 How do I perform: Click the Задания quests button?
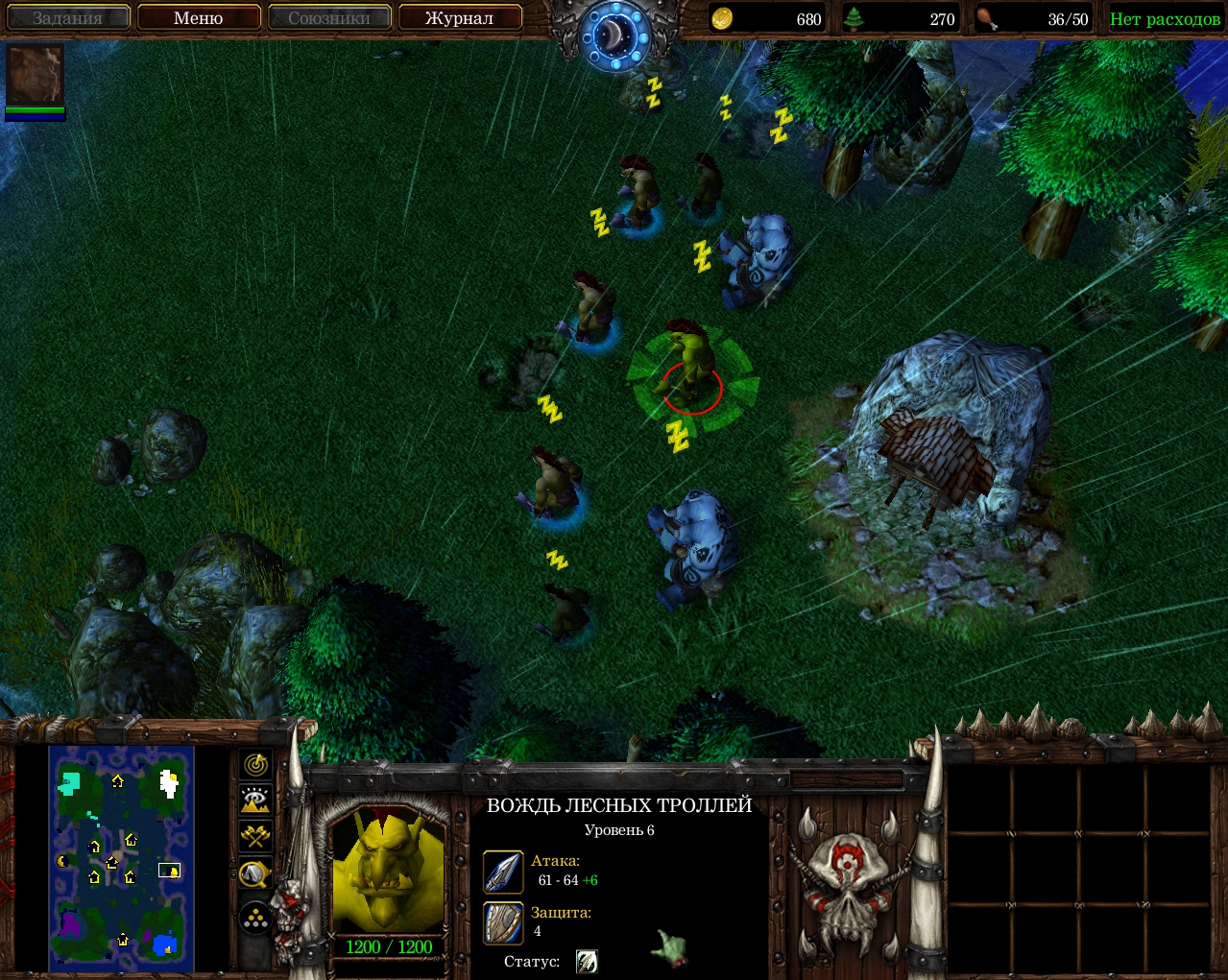[67, 18]
